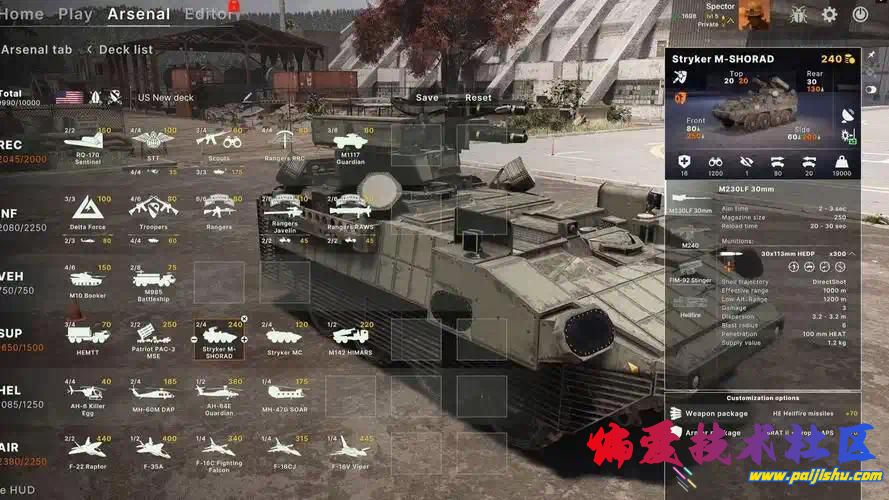Open the settings gear icon

click(829, 14)
